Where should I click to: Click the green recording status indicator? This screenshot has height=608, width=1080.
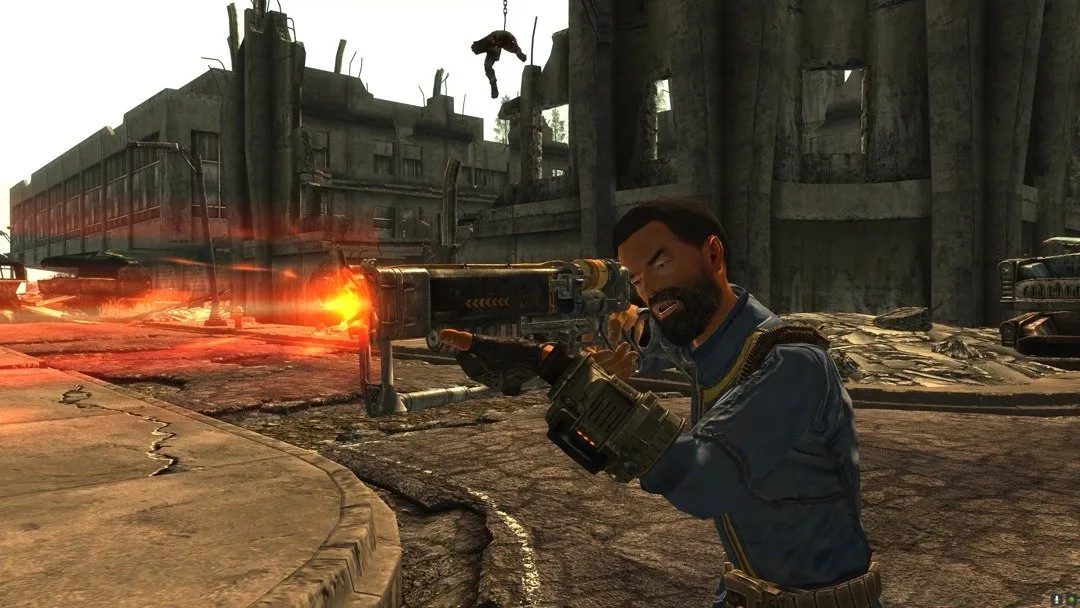[1072, 600]
